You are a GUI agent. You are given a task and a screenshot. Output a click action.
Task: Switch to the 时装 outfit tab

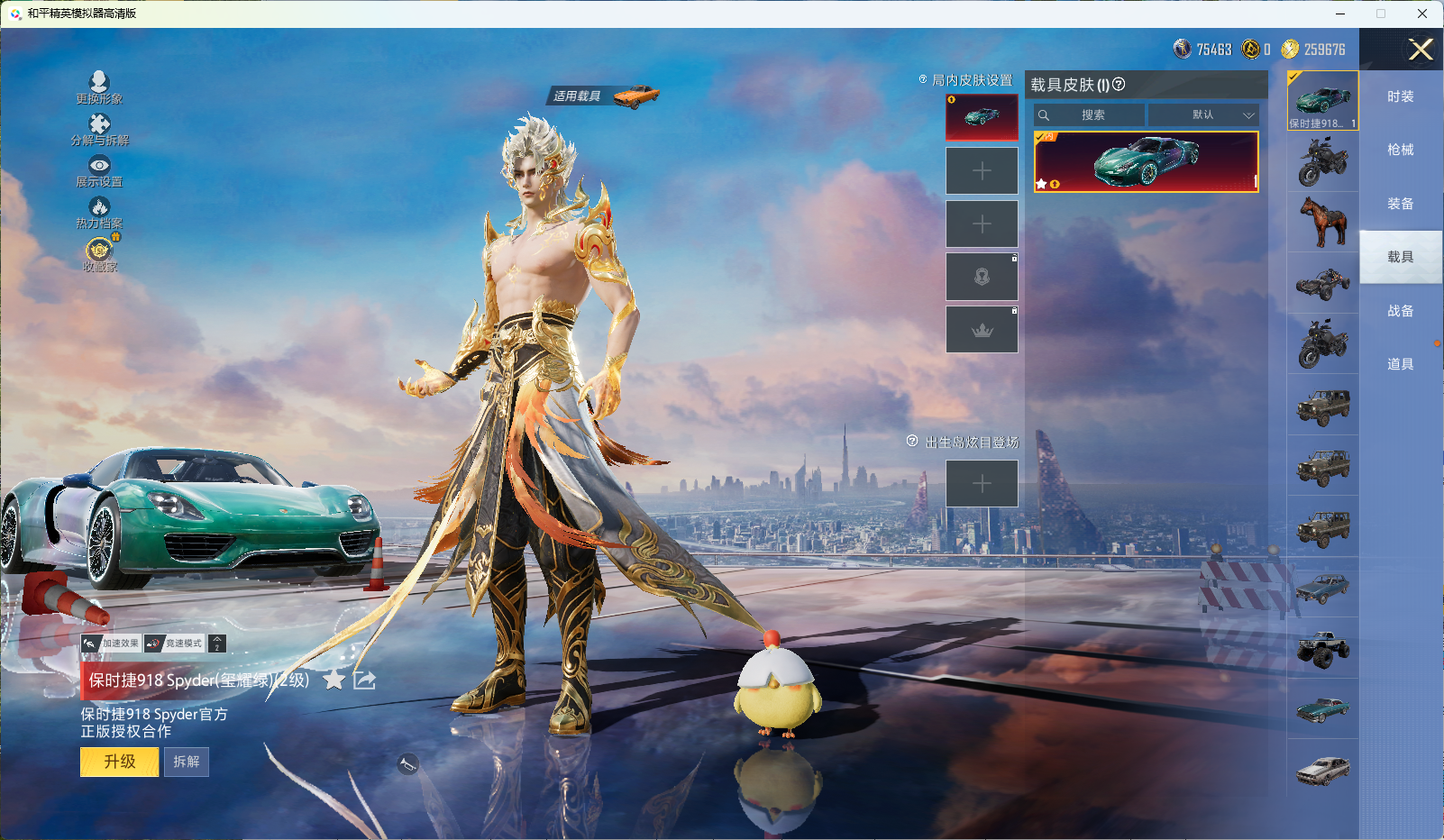[x=1400, y=96]
